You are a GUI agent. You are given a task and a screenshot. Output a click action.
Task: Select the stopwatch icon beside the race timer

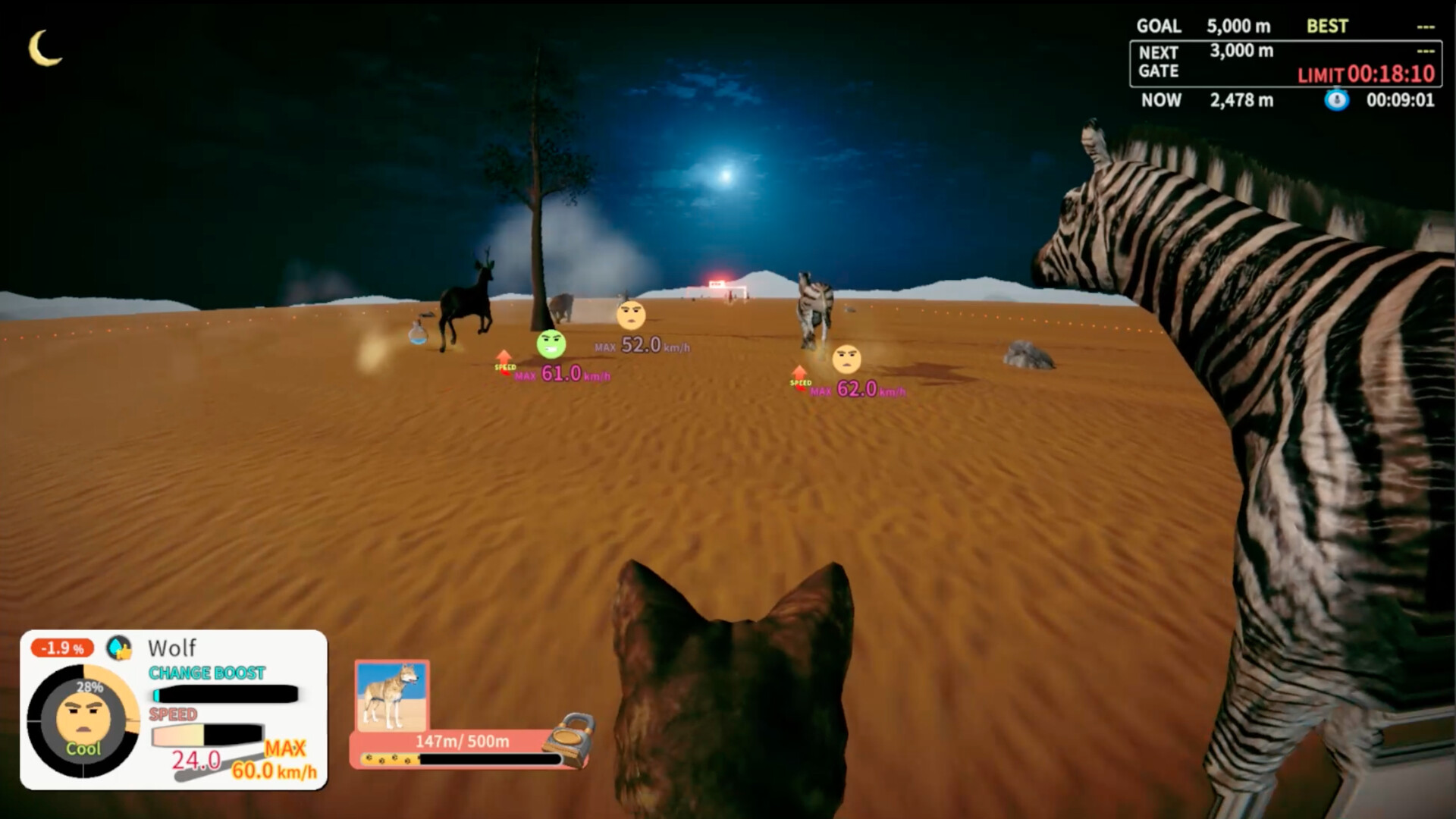tap(1337, 99)
